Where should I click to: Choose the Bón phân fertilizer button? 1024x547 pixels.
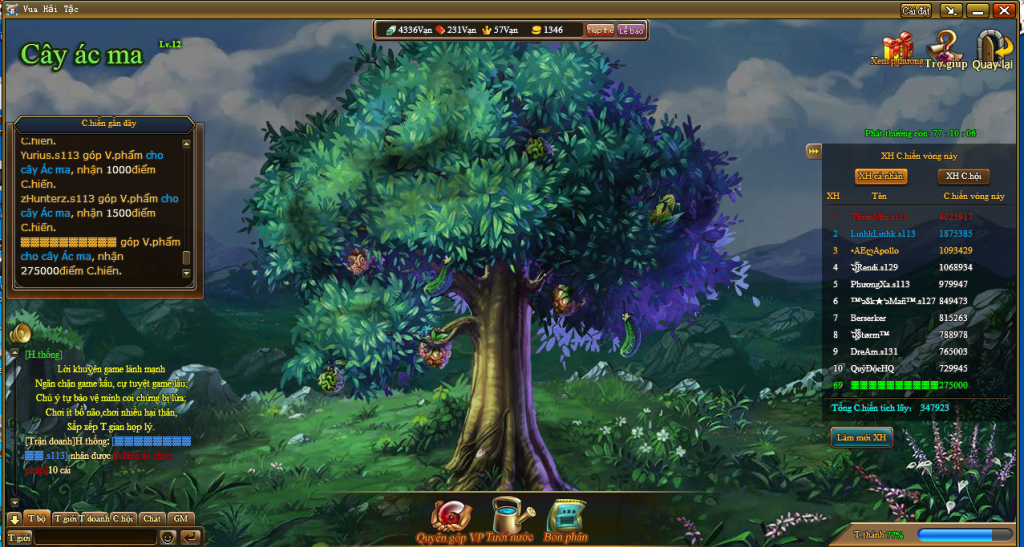click(x=567, y=518)
